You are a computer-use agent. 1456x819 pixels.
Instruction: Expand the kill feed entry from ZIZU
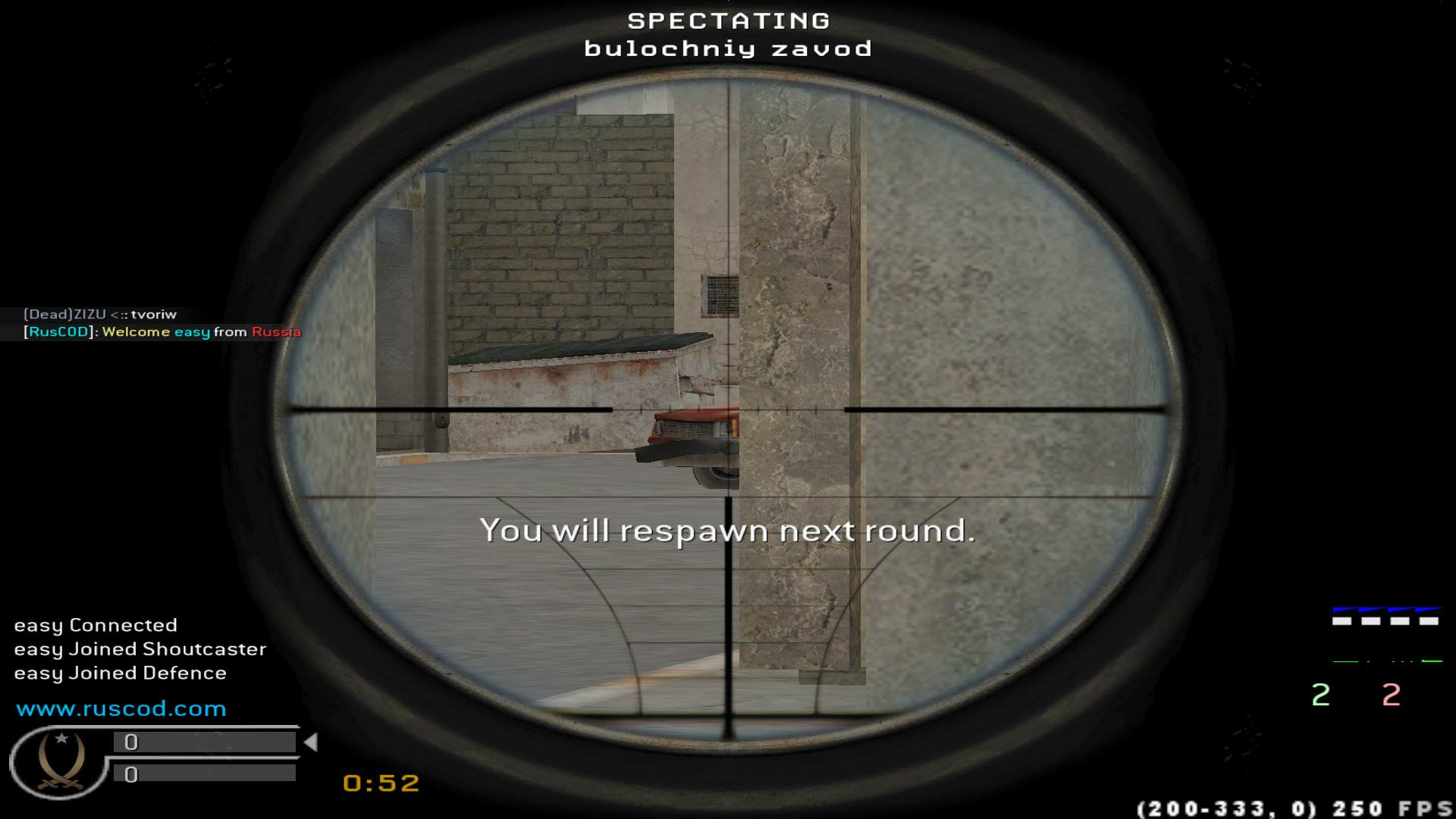point(99,314)
